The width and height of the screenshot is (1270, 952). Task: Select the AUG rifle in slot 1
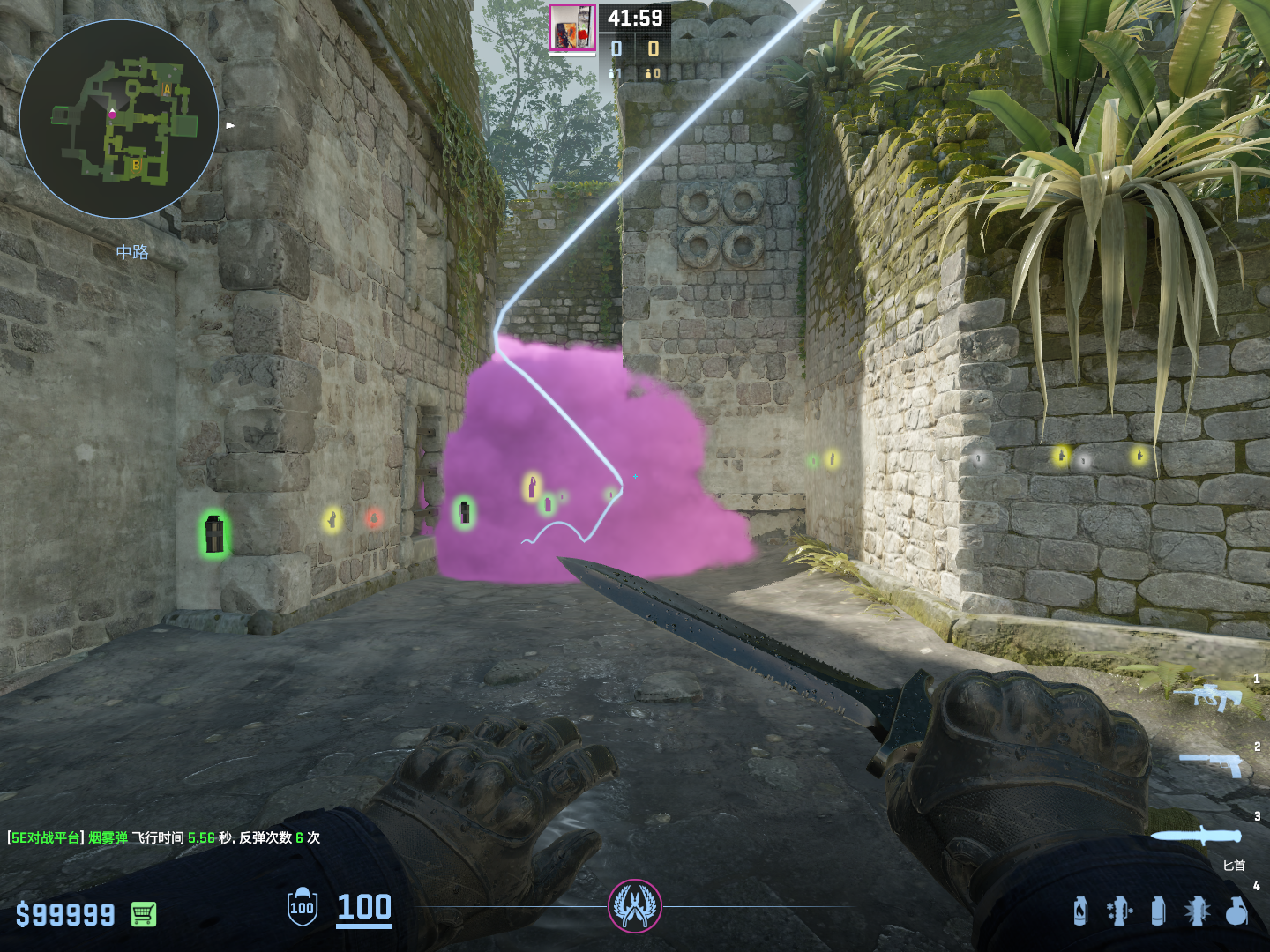click(x=1208, y=696)
